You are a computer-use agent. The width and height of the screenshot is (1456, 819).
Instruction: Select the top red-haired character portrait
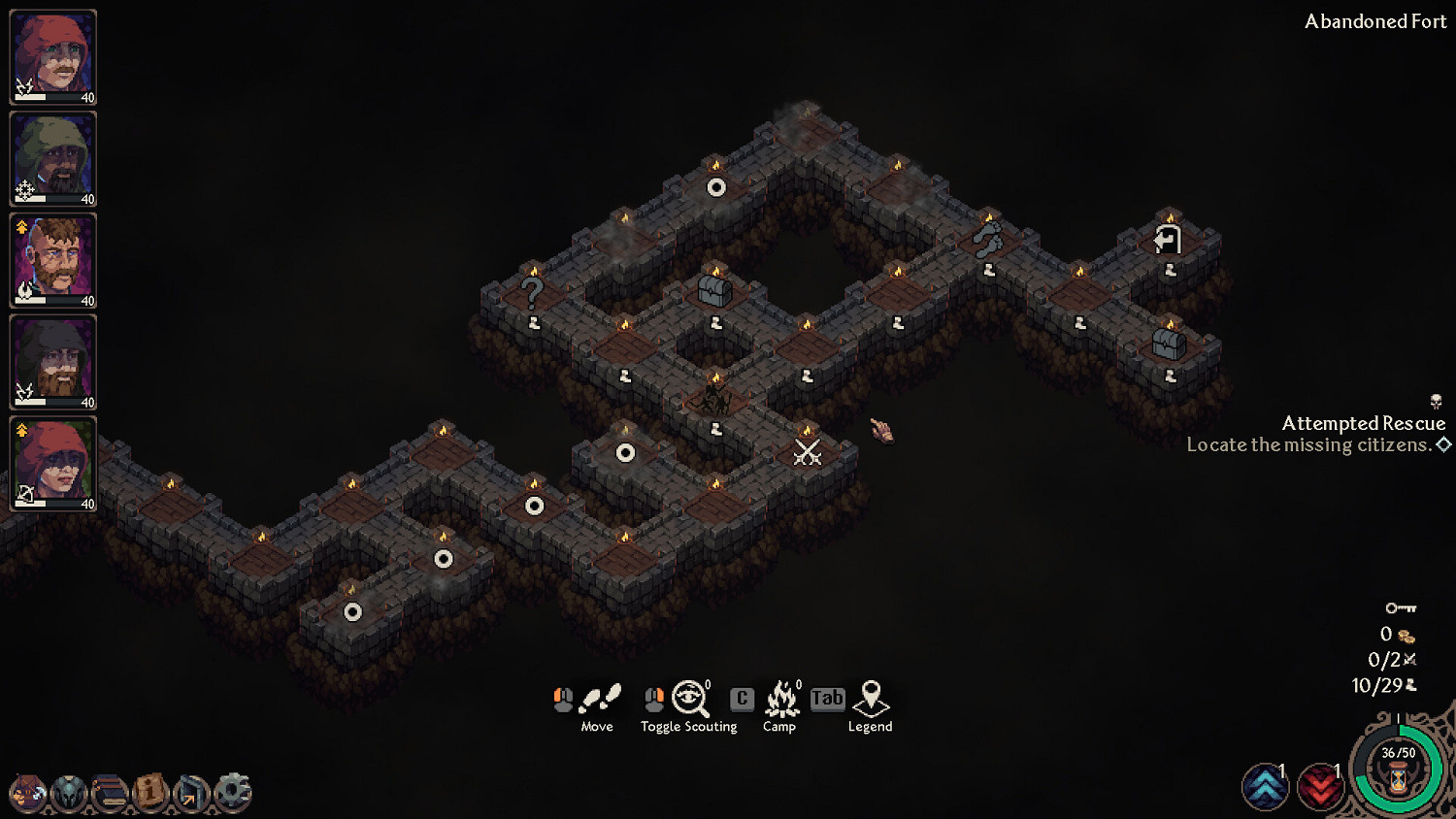[x=52, y=55]
